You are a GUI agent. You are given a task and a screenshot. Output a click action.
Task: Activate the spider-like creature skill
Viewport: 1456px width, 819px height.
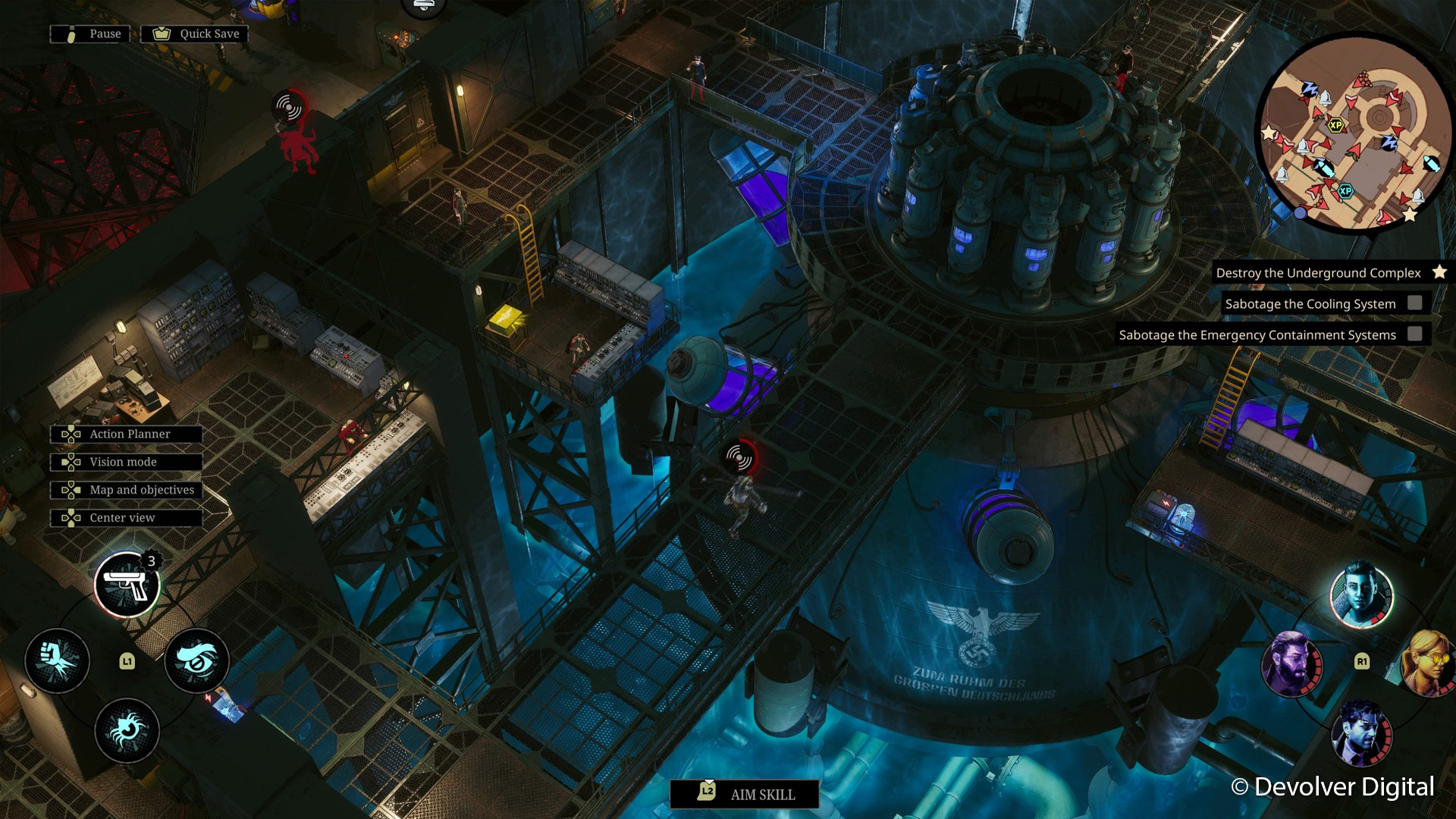point(127,730)
